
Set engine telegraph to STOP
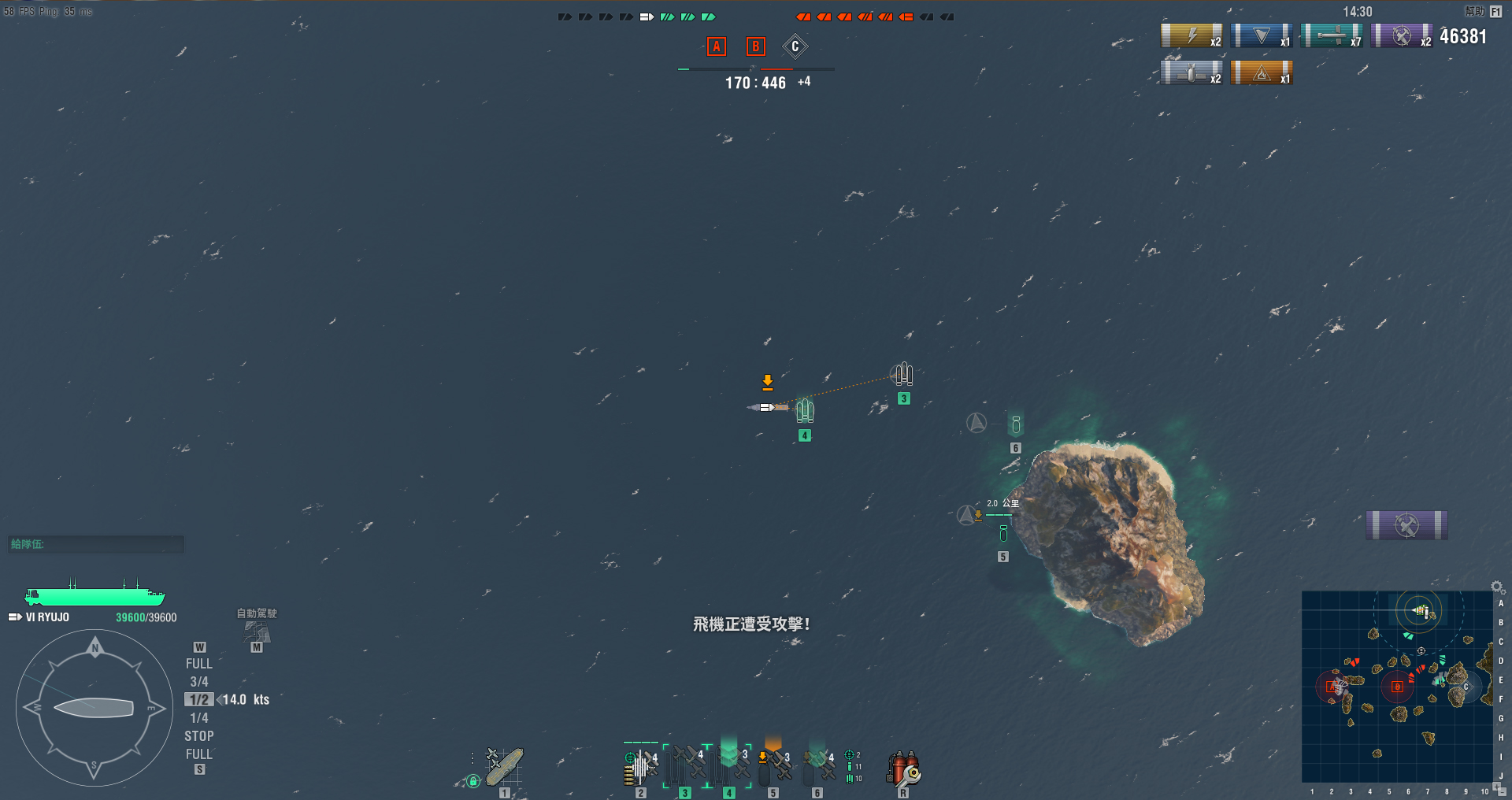199,736
